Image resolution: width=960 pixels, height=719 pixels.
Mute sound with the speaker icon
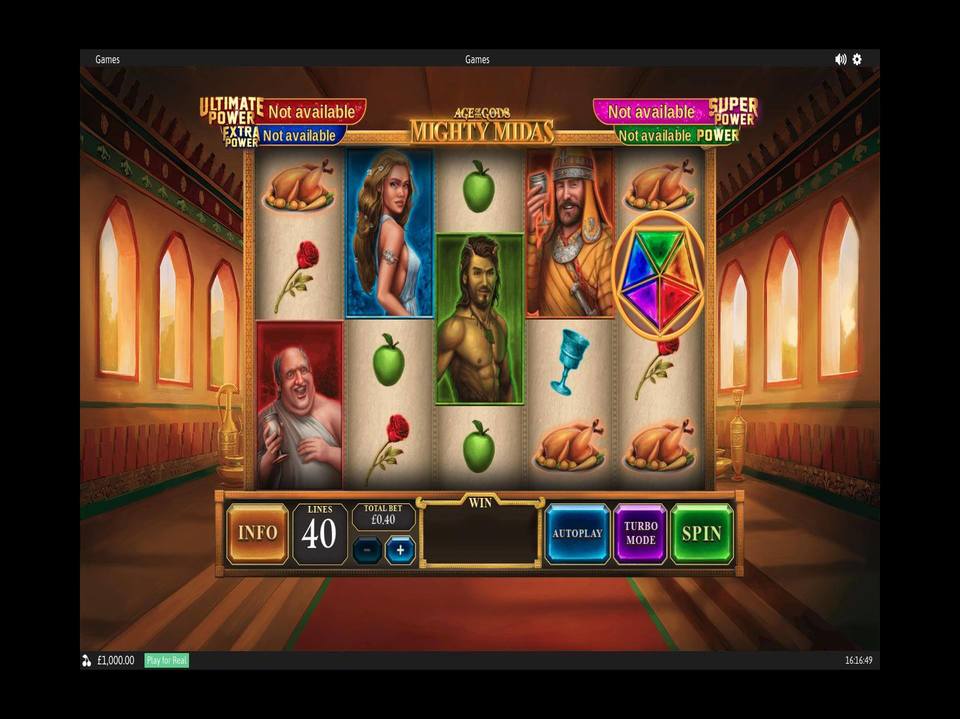click(840, 59)
